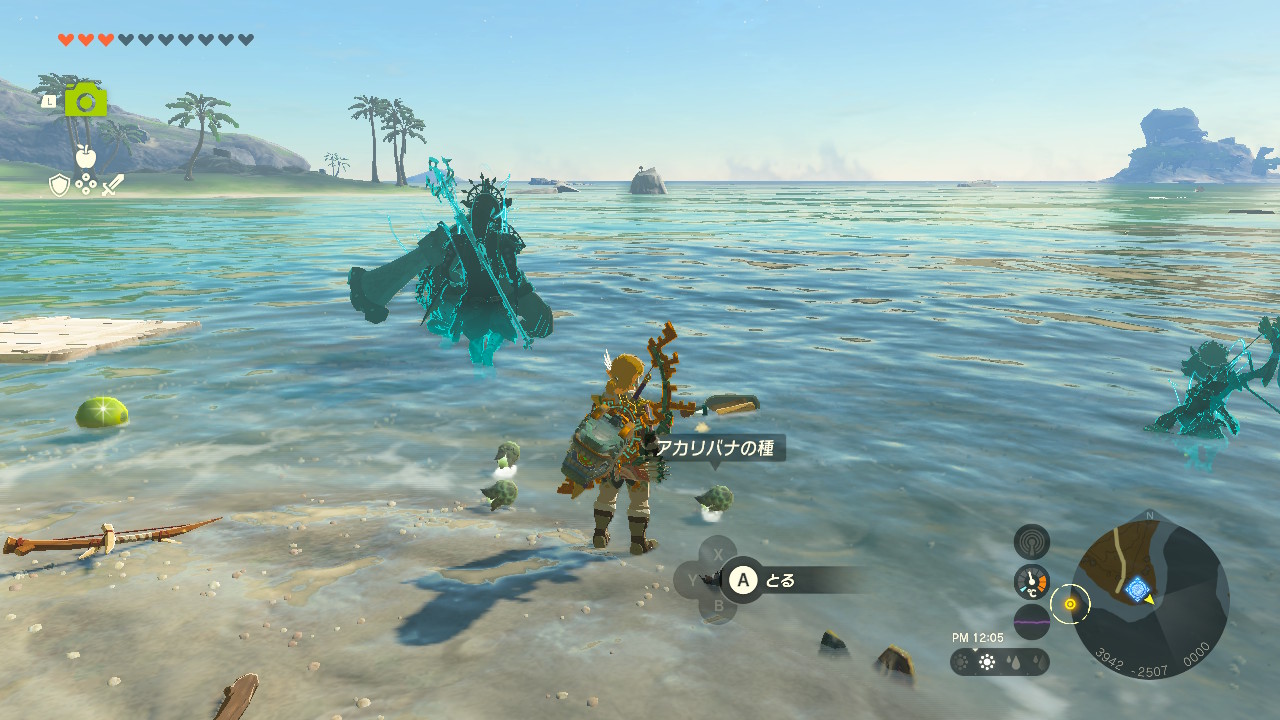1280x720 pixels.
Task: Click the weather forecast bar
Action: pyautogui.click(x=999, y=662)
